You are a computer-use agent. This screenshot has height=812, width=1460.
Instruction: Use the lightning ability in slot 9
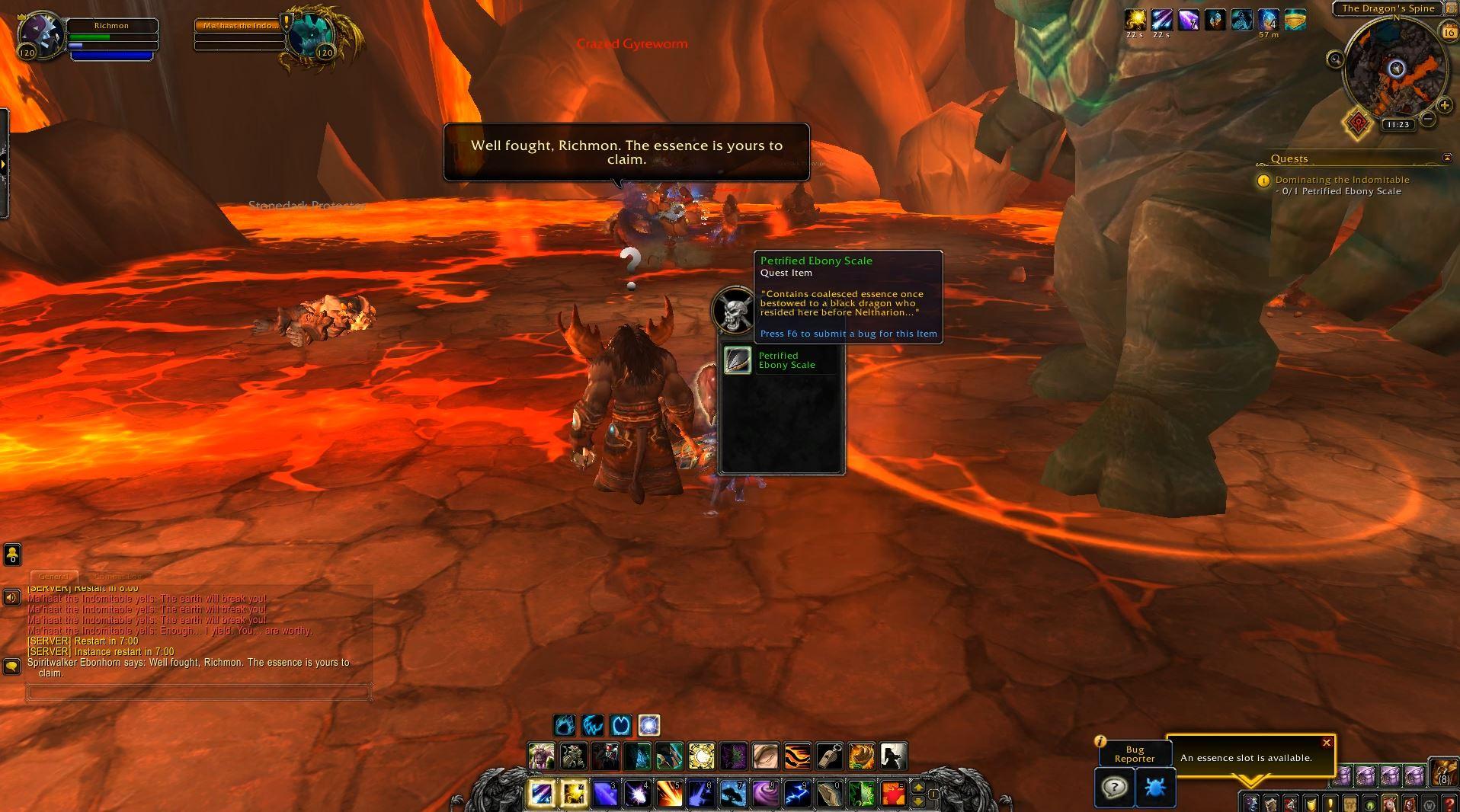[x=796, y=794]
